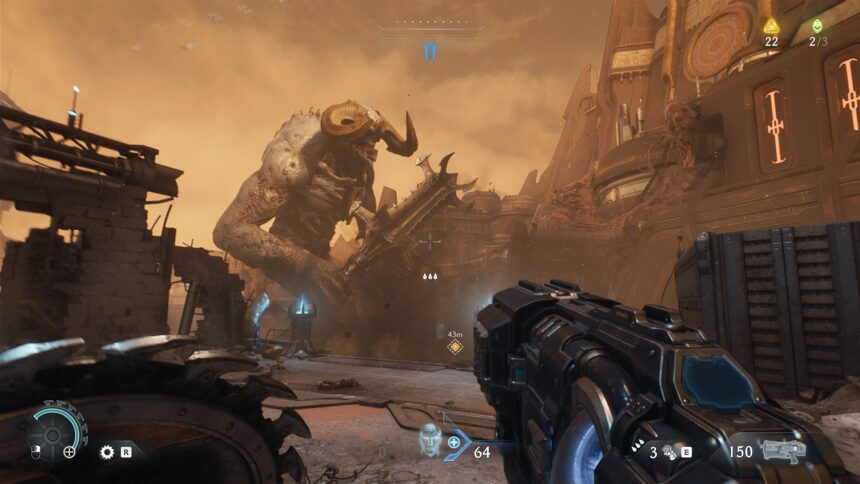Click the Slayer helmet health portrait
Image resolution: width=860 pixels, height=484 pixels.
(430, 440)
